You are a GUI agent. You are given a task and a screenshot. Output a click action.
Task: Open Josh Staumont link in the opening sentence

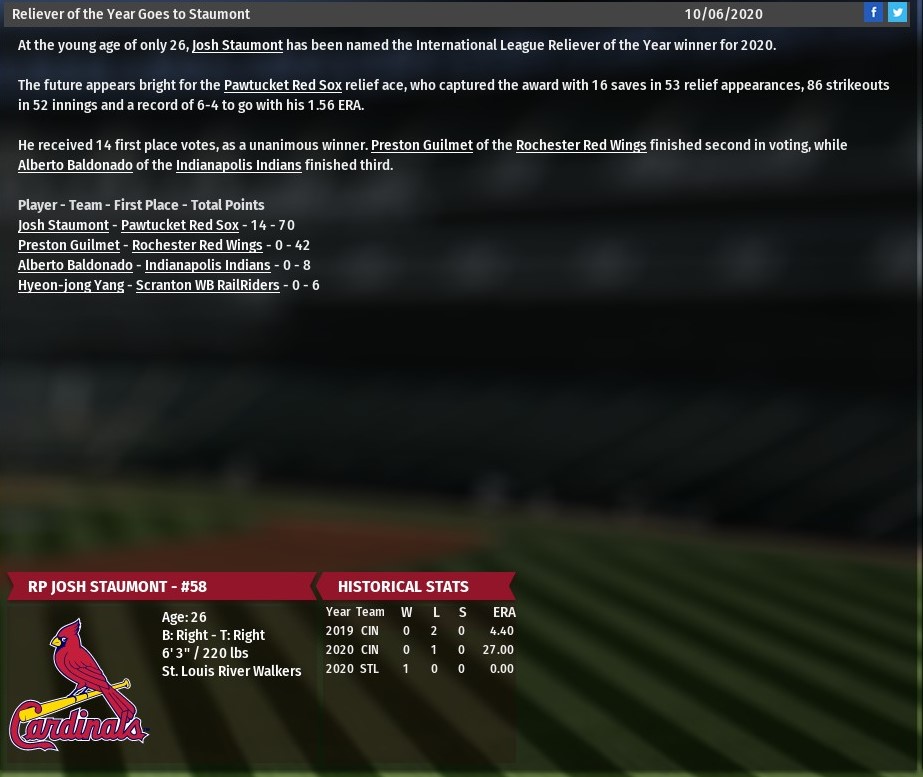point(237,45)
